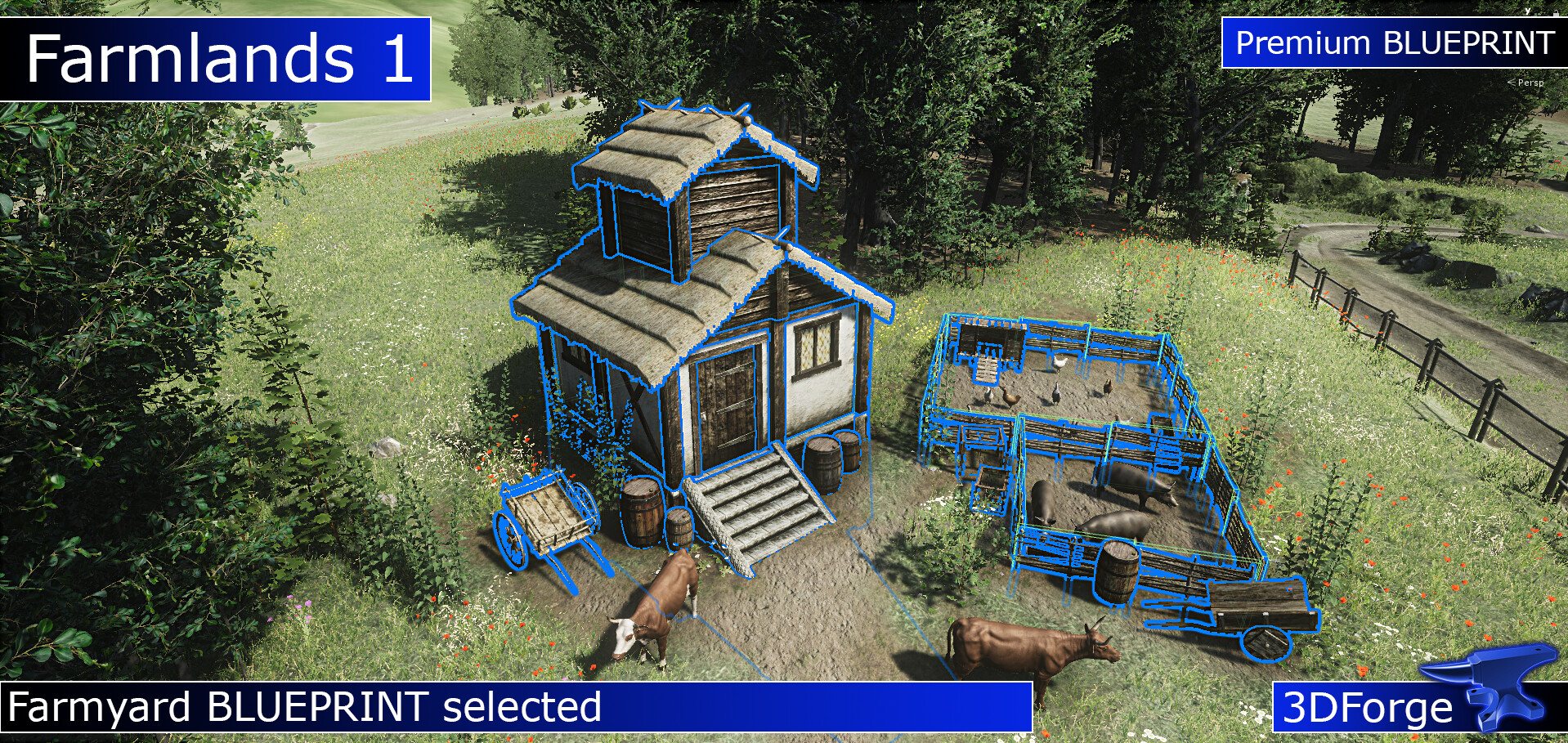Toggle the Persp projection label
This screenshot has height=743, width=1568.
(1530, 83)
